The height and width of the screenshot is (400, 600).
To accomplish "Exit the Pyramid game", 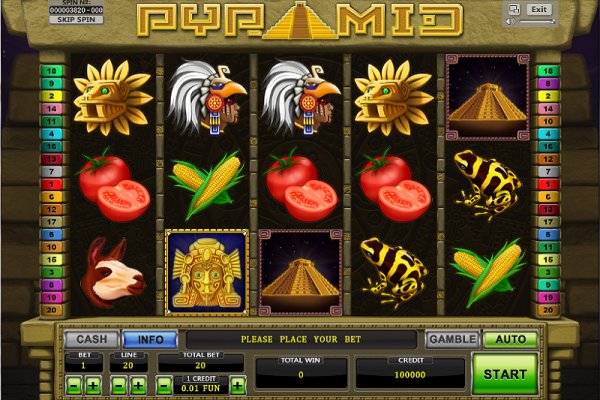I will tap(539, 9).
